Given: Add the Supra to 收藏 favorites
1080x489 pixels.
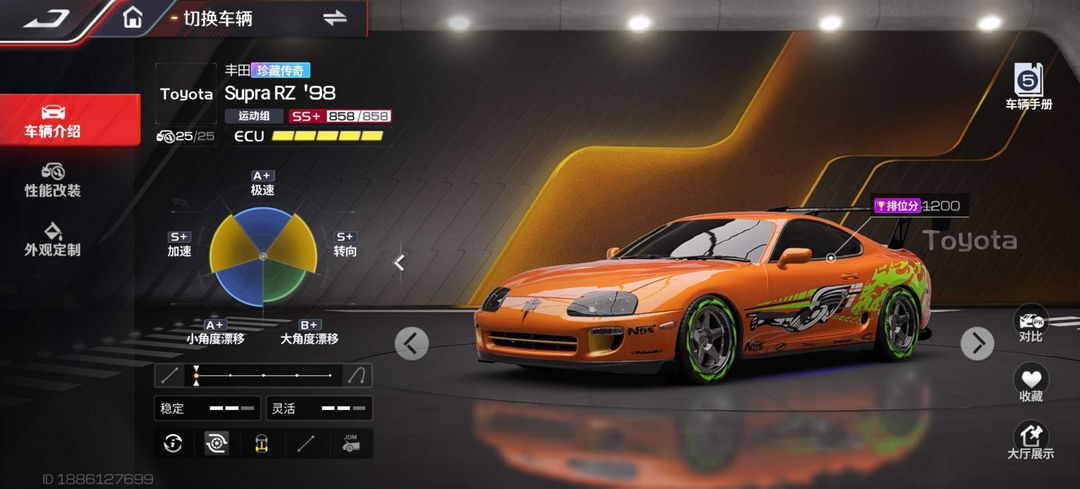Looking at the screenshot, I should point(1030,385).
